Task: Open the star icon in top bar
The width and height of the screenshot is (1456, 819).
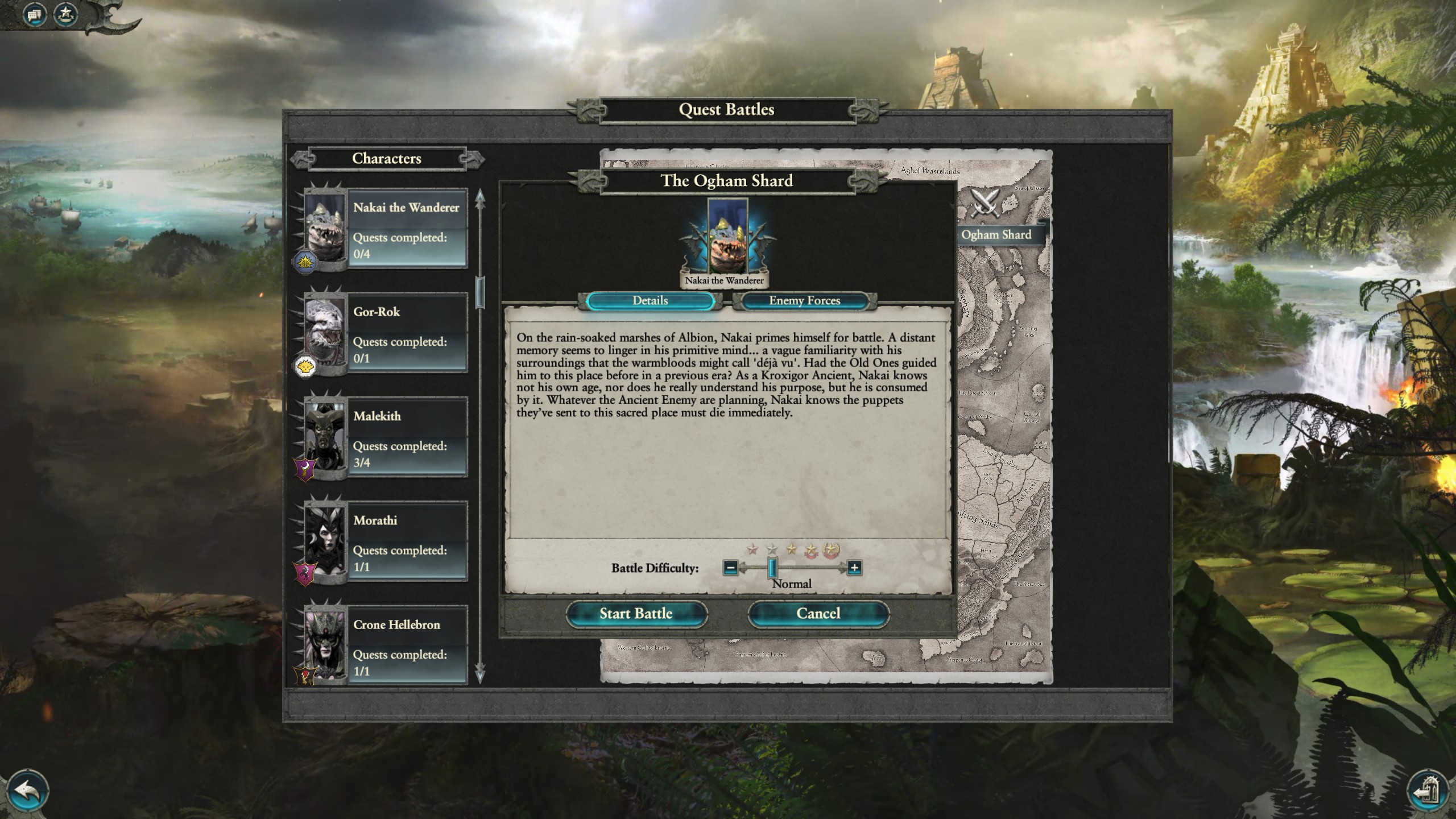Action: (x=65, y=14)
